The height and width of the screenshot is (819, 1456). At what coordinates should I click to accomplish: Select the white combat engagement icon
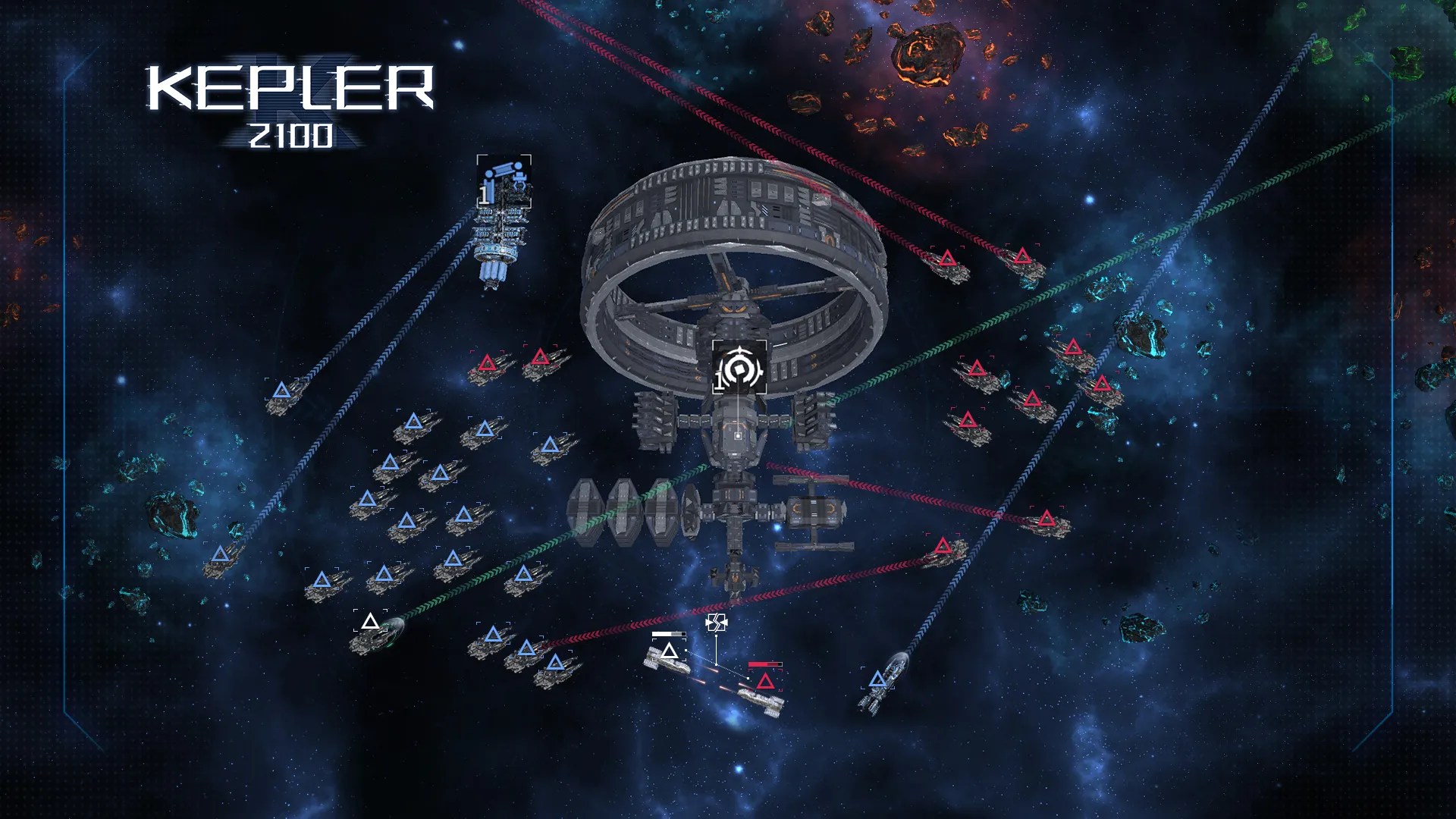tap(717, 623)
